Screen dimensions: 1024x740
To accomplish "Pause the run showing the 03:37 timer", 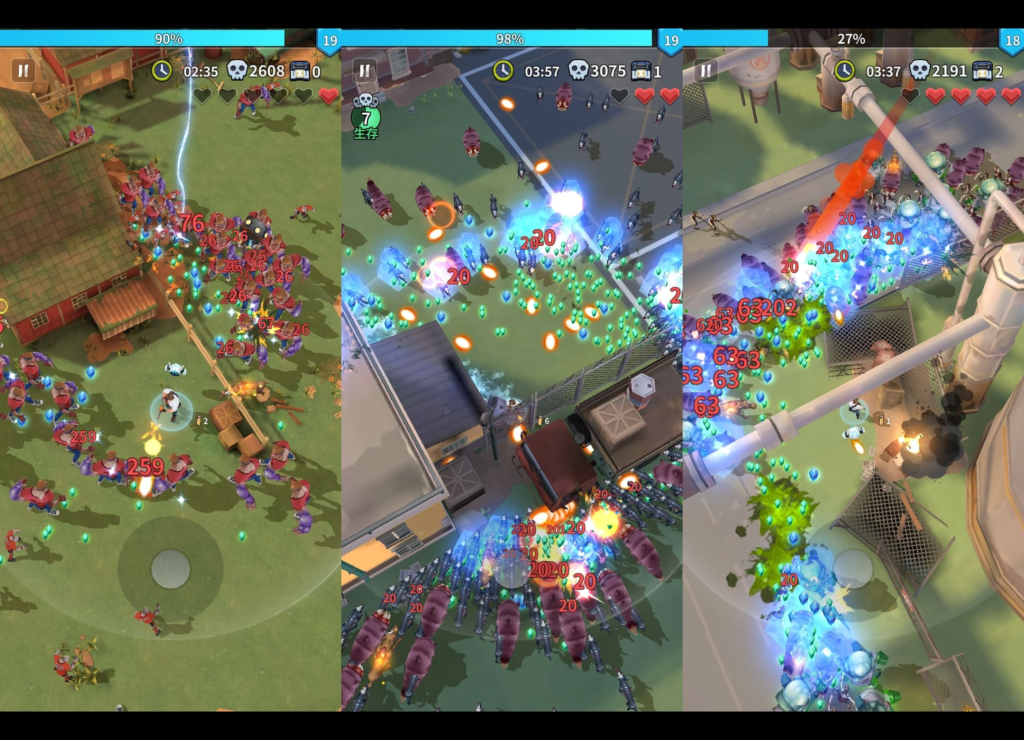I will click(706, 71).
